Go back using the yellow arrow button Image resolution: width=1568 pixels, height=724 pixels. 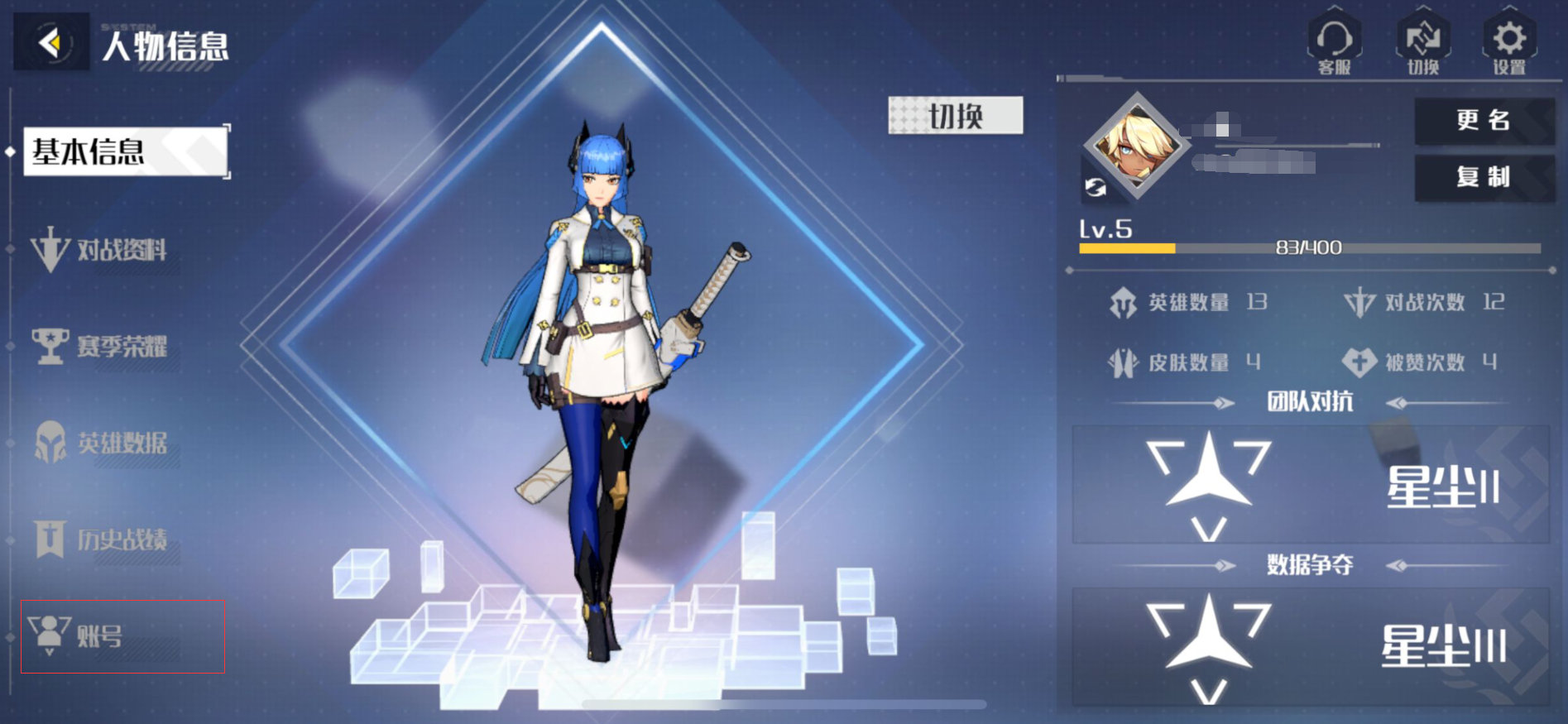click(x=51, y=42)
